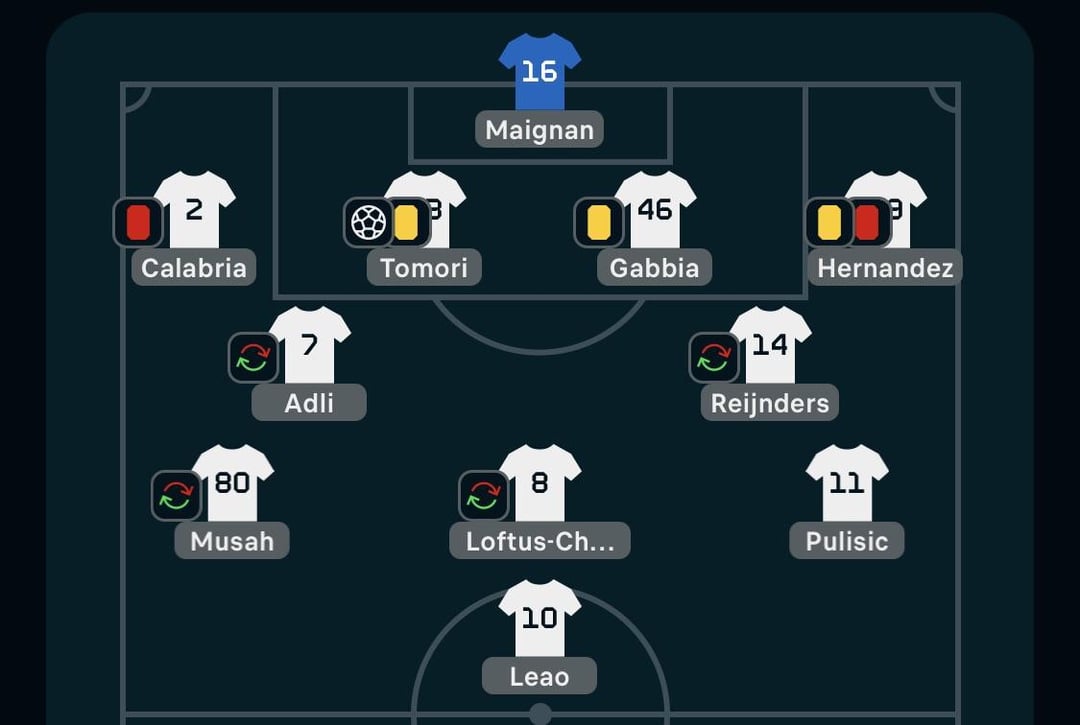Select Adli's number 7 shirt
The height and width of the screenshot is (725, 1080).
tap(309, 345)
